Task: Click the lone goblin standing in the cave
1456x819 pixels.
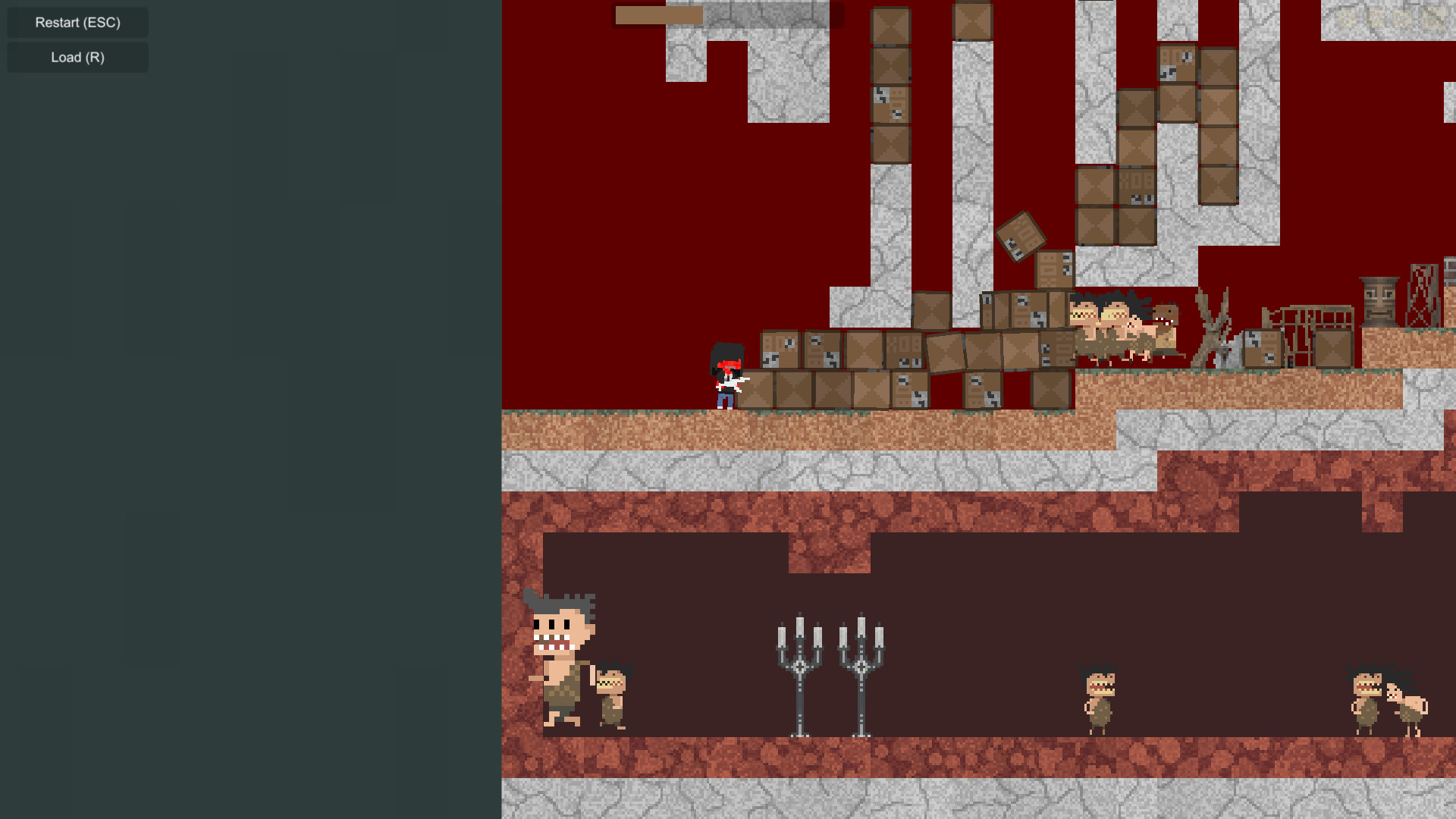Action: (x=1098, y=698)
